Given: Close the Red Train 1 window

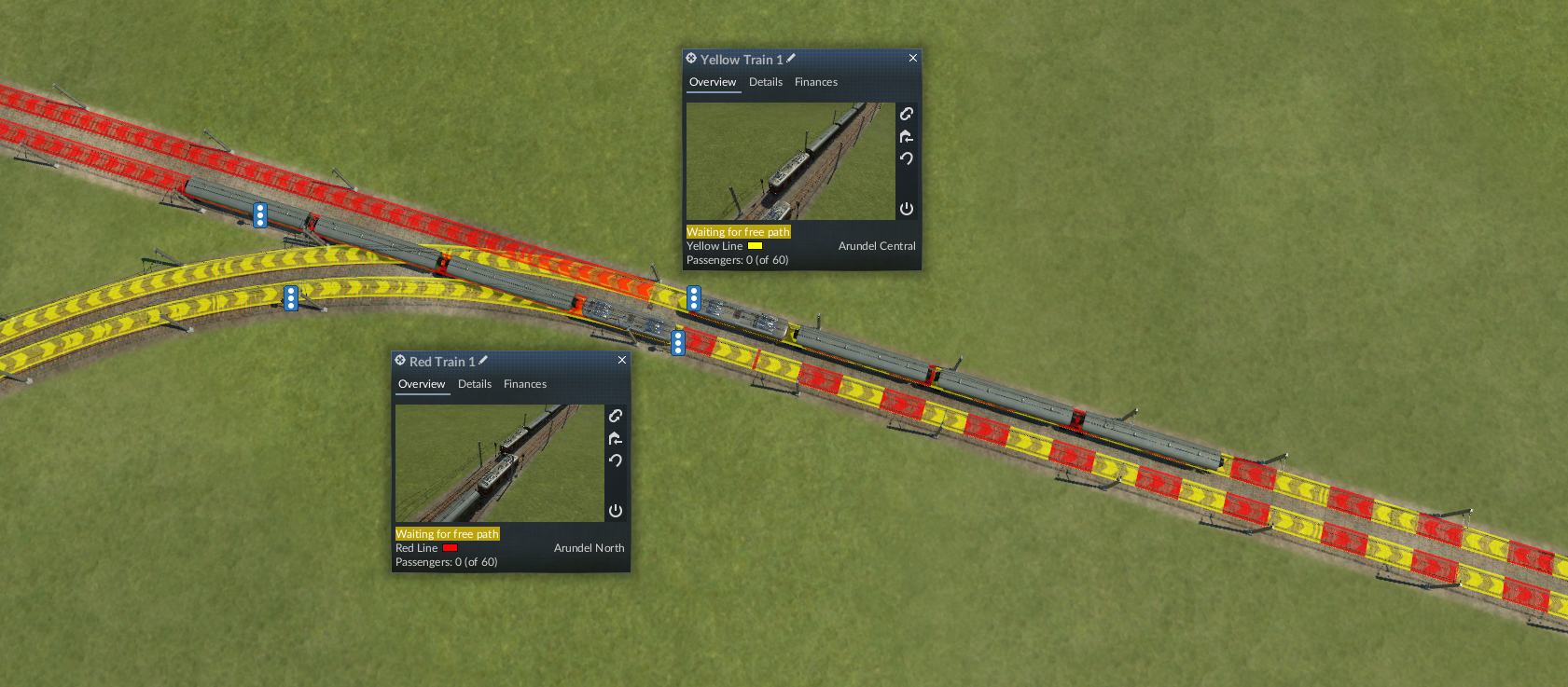Looking at the screenshot, I should point(622,361).
